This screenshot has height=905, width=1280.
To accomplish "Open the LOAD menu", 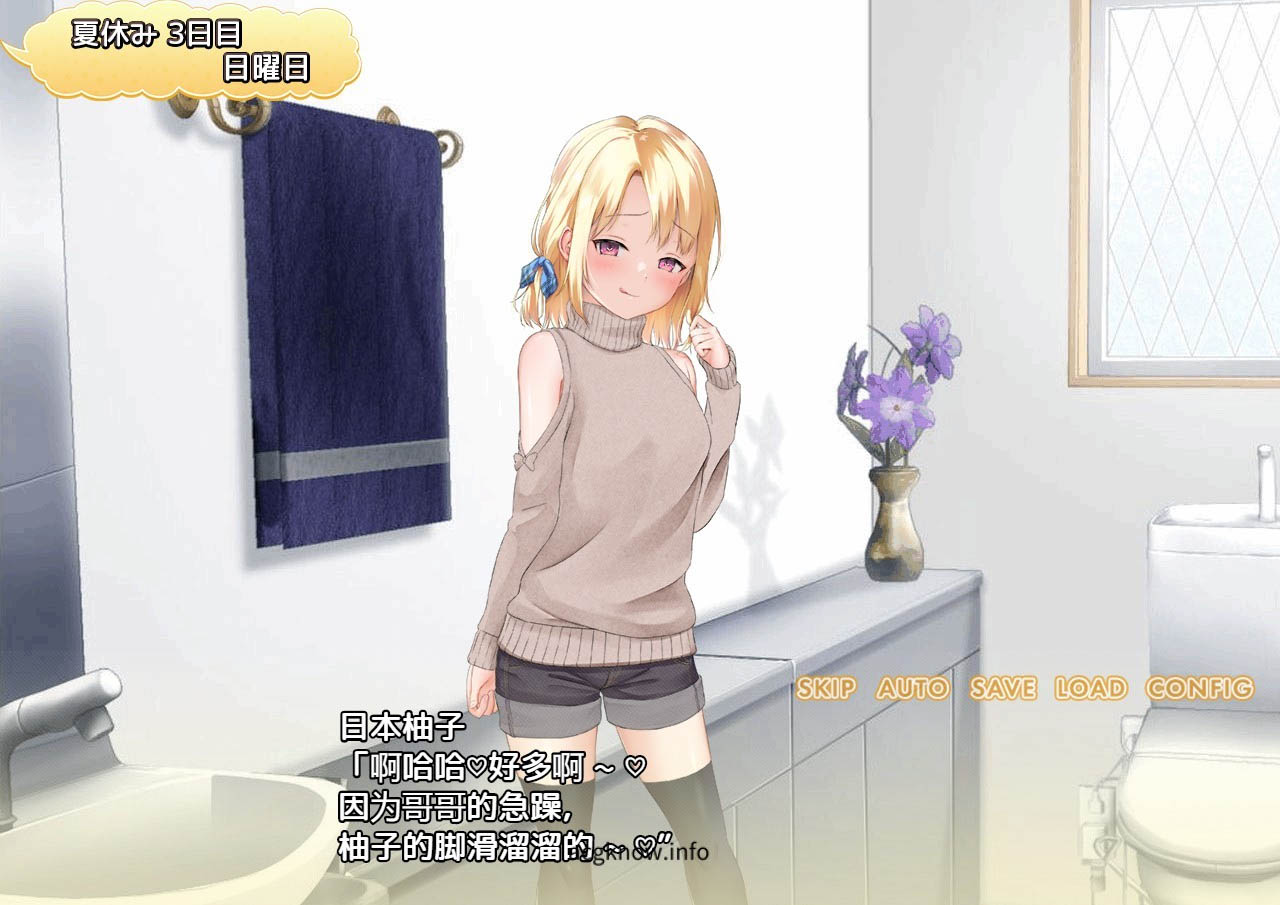I will [1090, 688].
